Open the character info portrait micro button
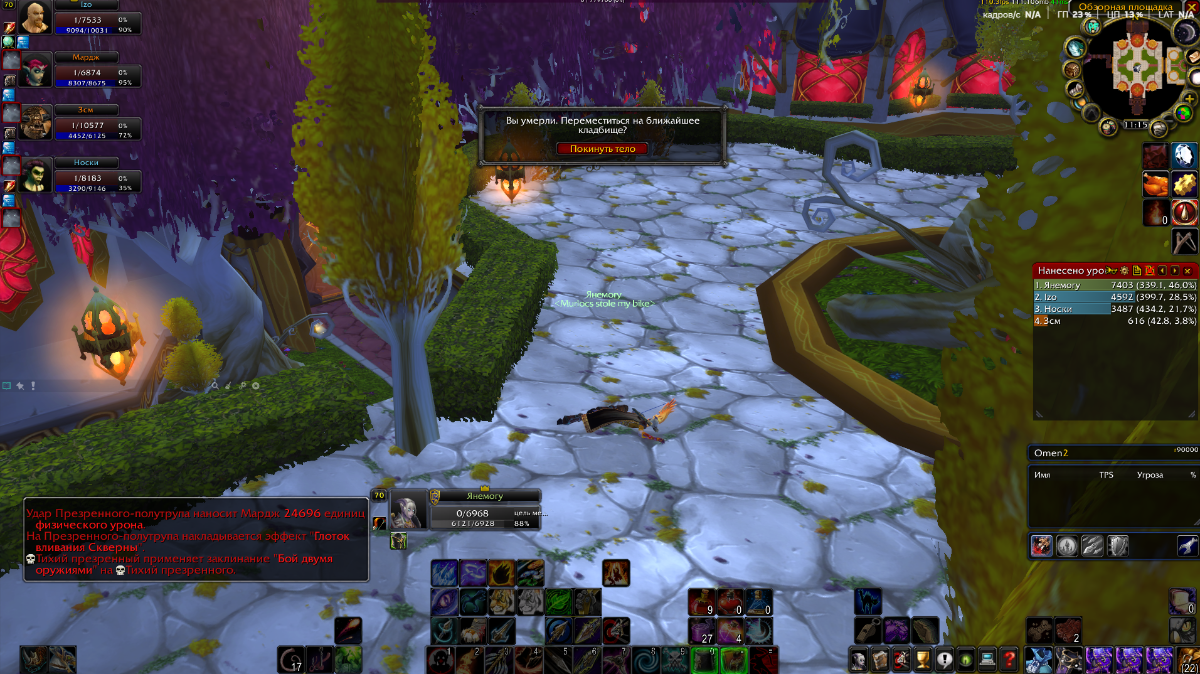 [858, 659]
